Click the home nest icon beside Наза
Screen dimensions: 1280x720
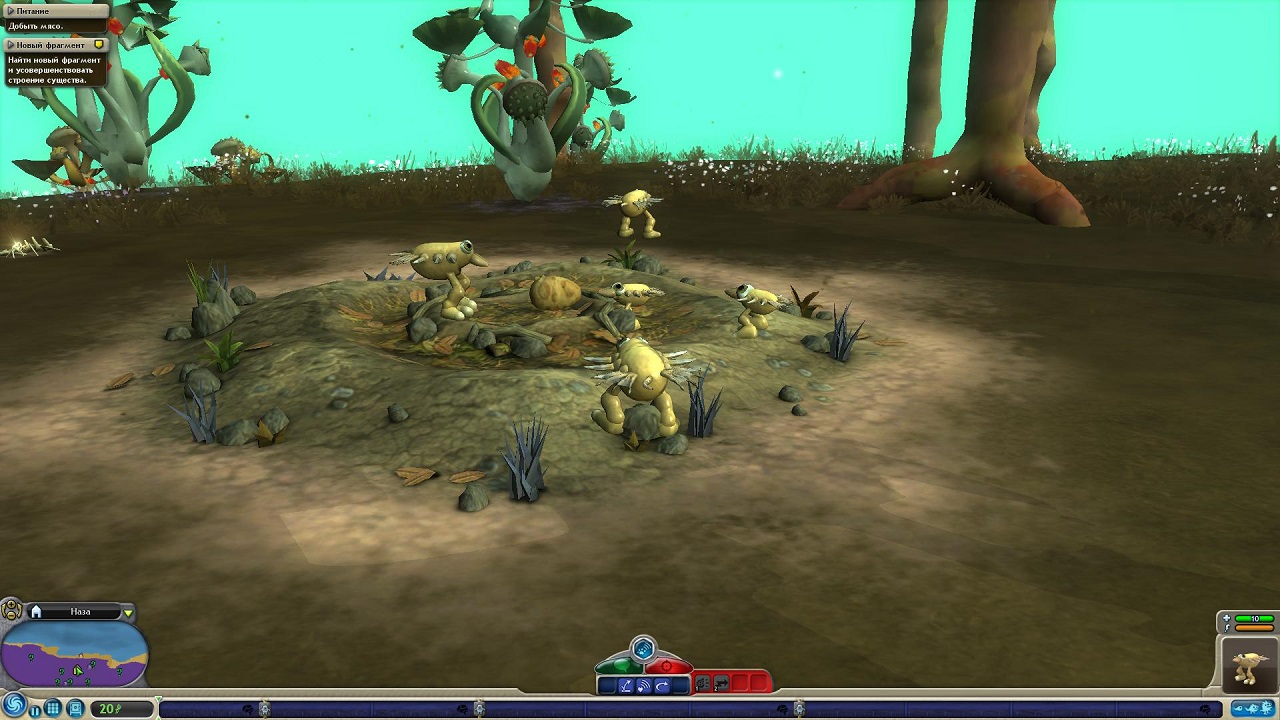point(36,612)
